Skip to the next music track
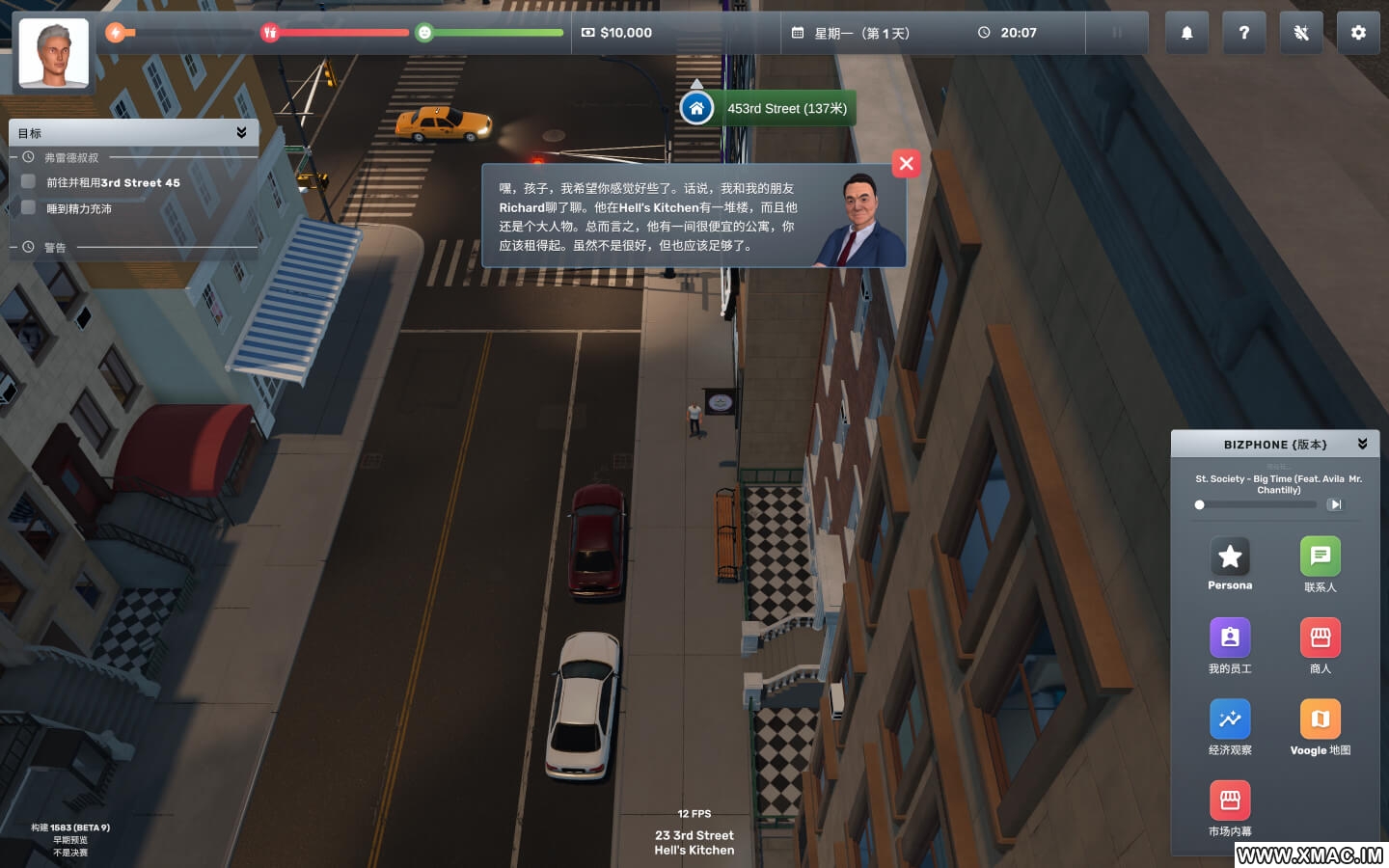This screenshot has width=1389, height=868. tap(1335, 504)
